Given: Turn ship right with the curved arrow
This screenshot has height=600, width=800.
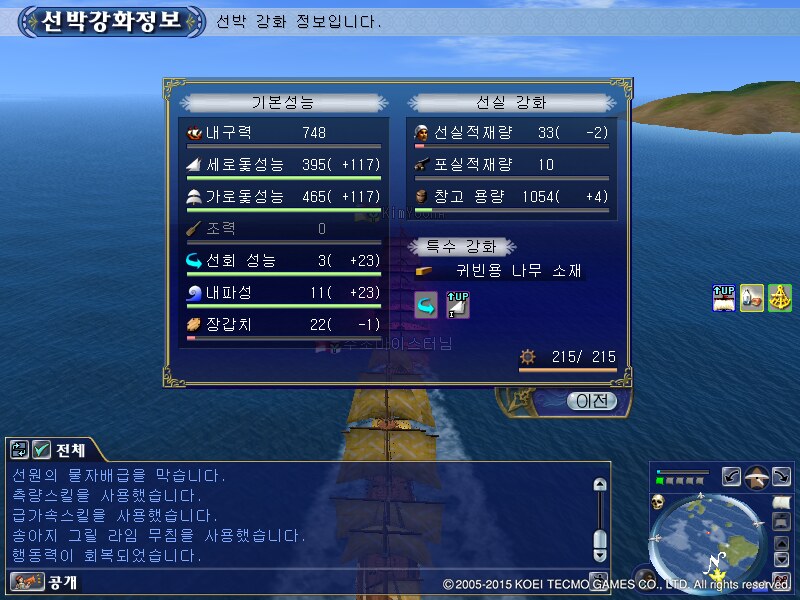Looking at the screenshot, I should (783, 477).
